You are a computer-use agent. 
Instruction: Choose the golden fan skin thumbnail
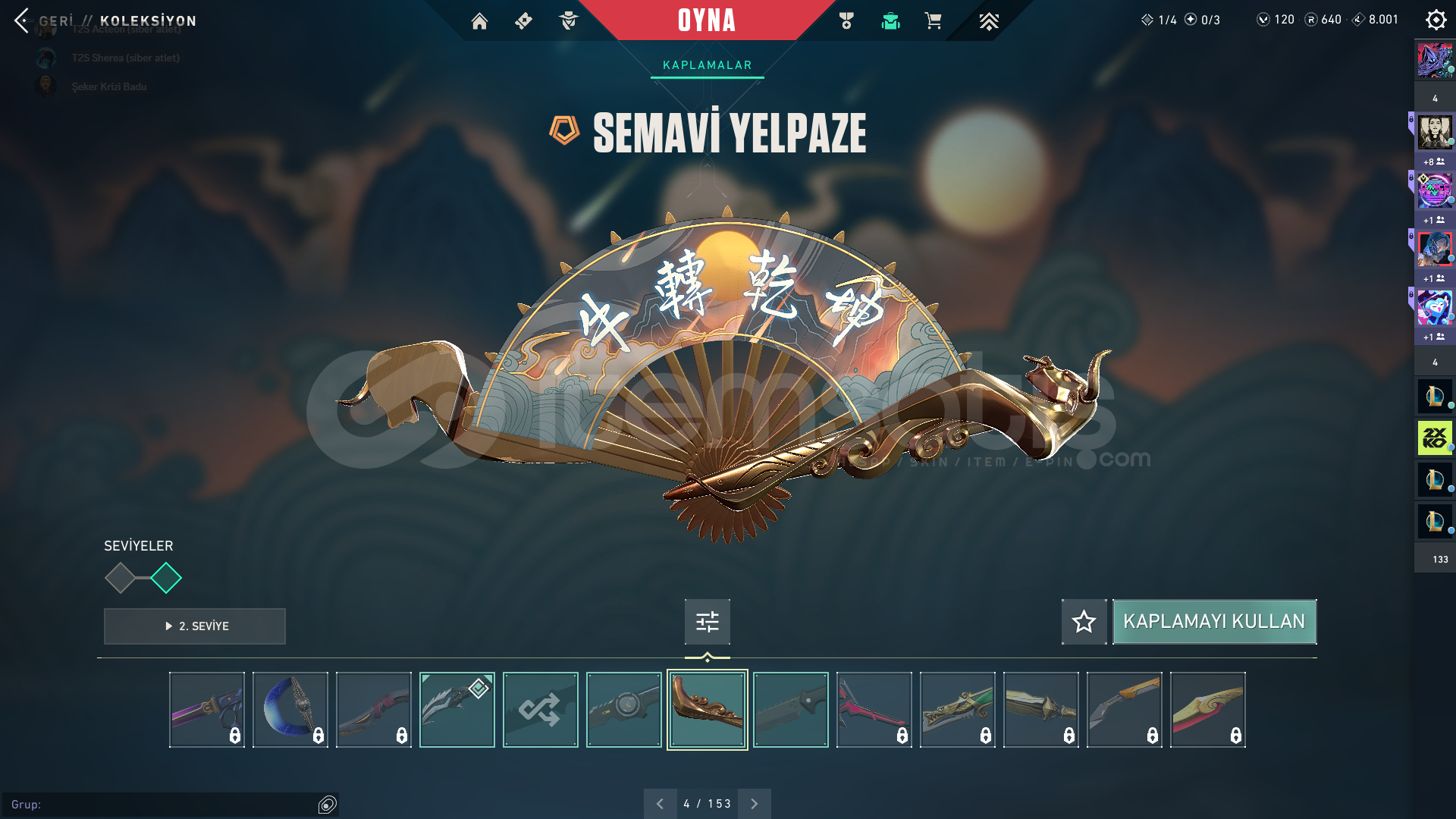coord(707,710)
